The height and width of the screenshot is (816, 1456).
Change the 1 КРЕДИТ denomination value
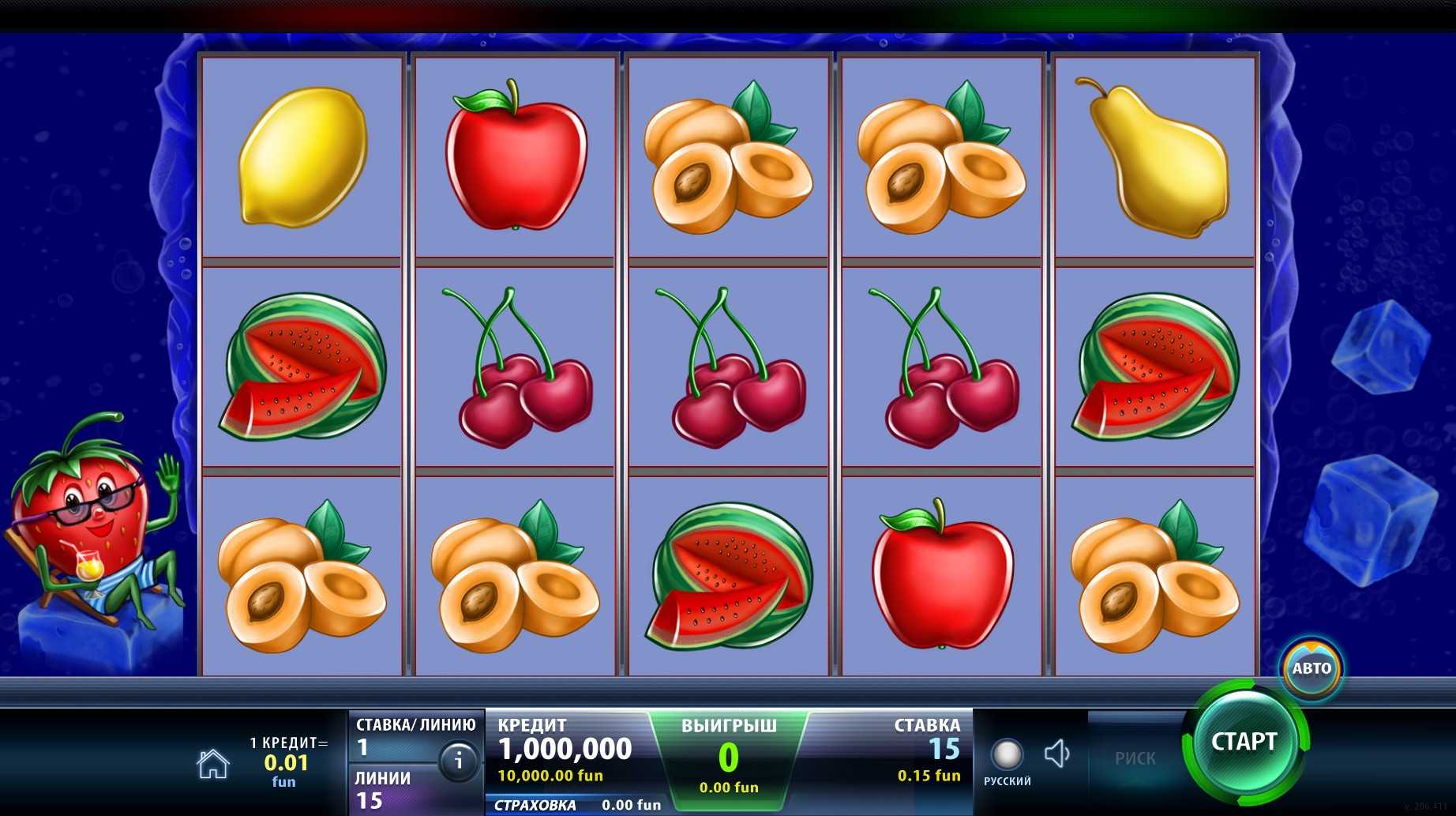pyautogui.click(x=286, y=762)
